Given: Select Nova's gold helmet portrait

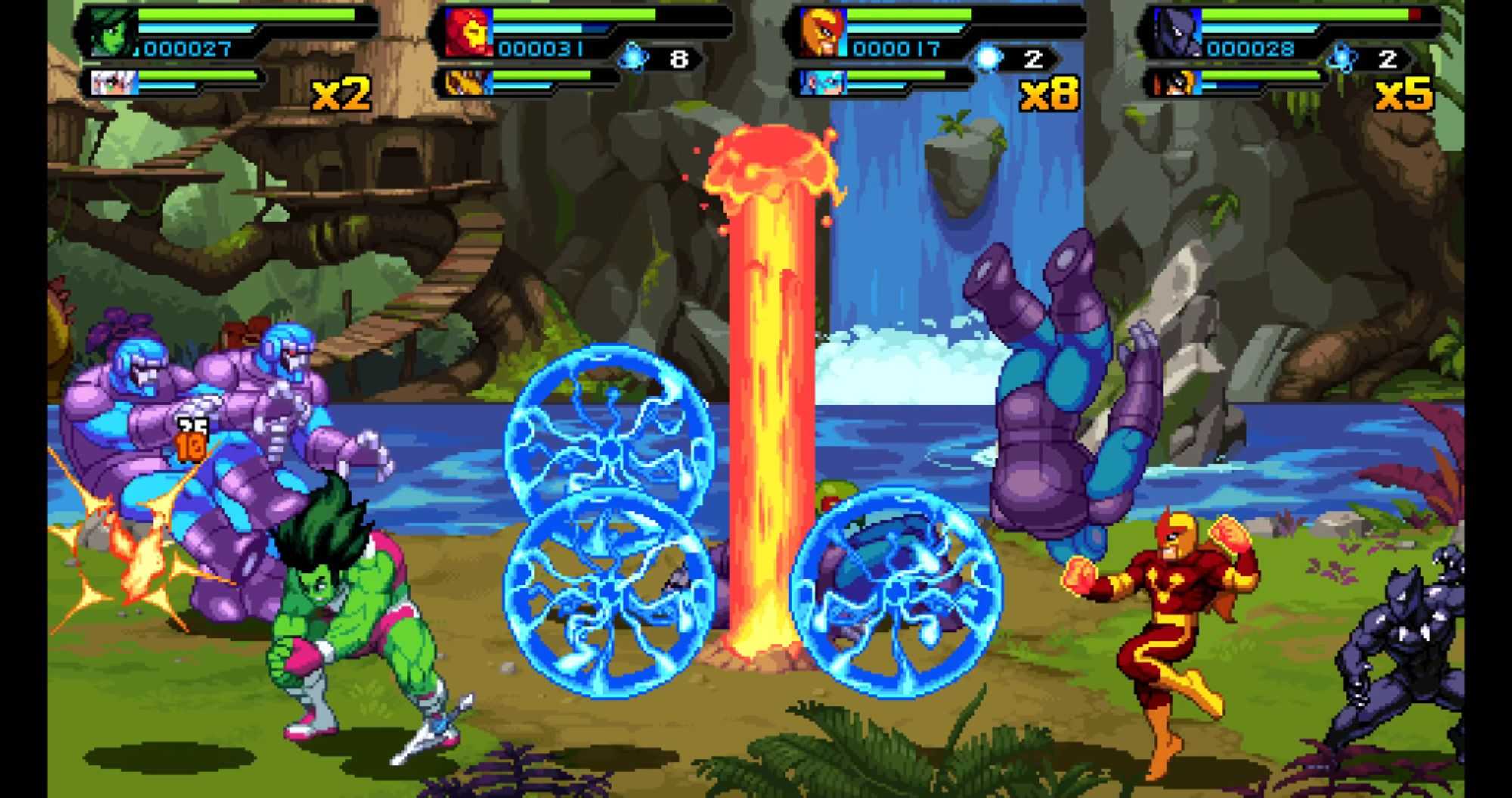Looking at the screenshot, I should 823,33.
